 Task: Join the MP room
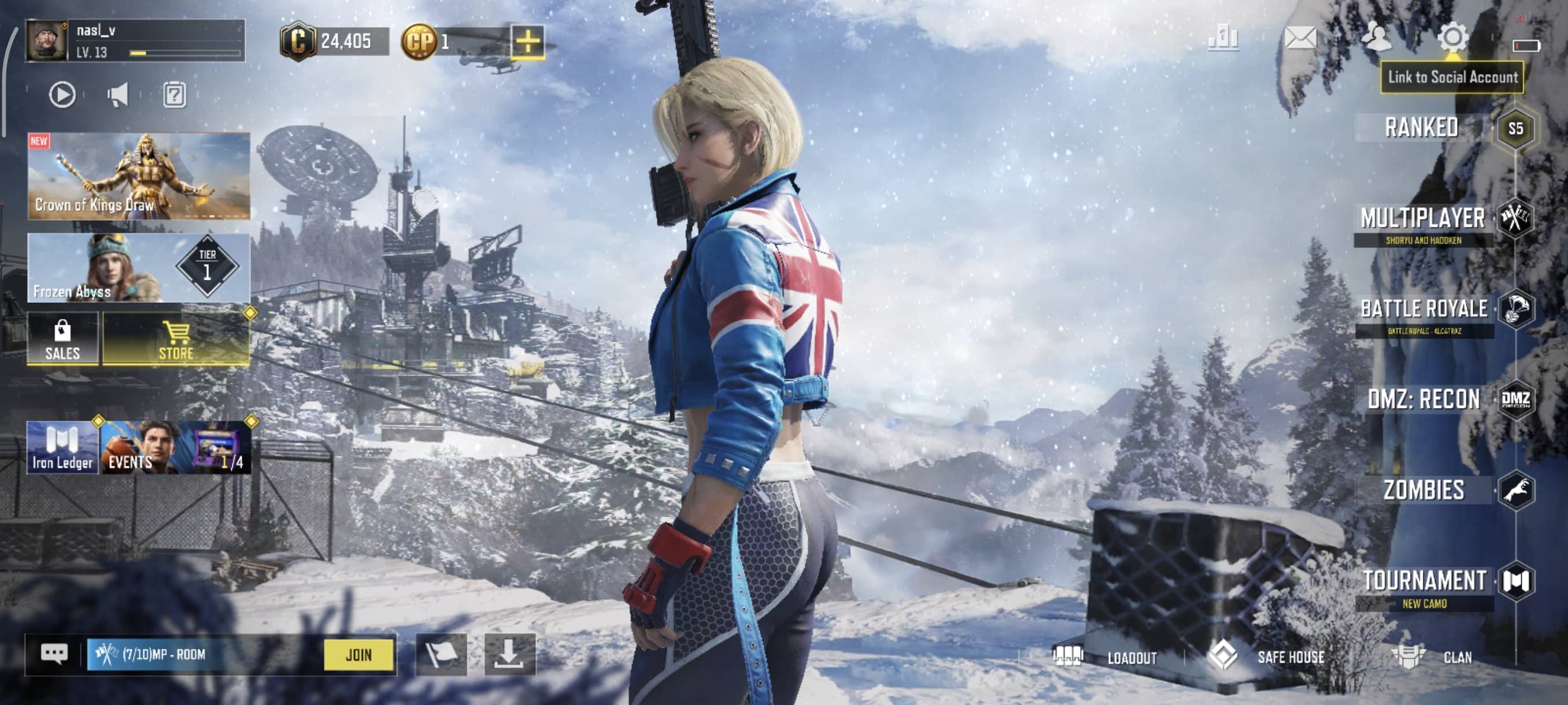358,655
